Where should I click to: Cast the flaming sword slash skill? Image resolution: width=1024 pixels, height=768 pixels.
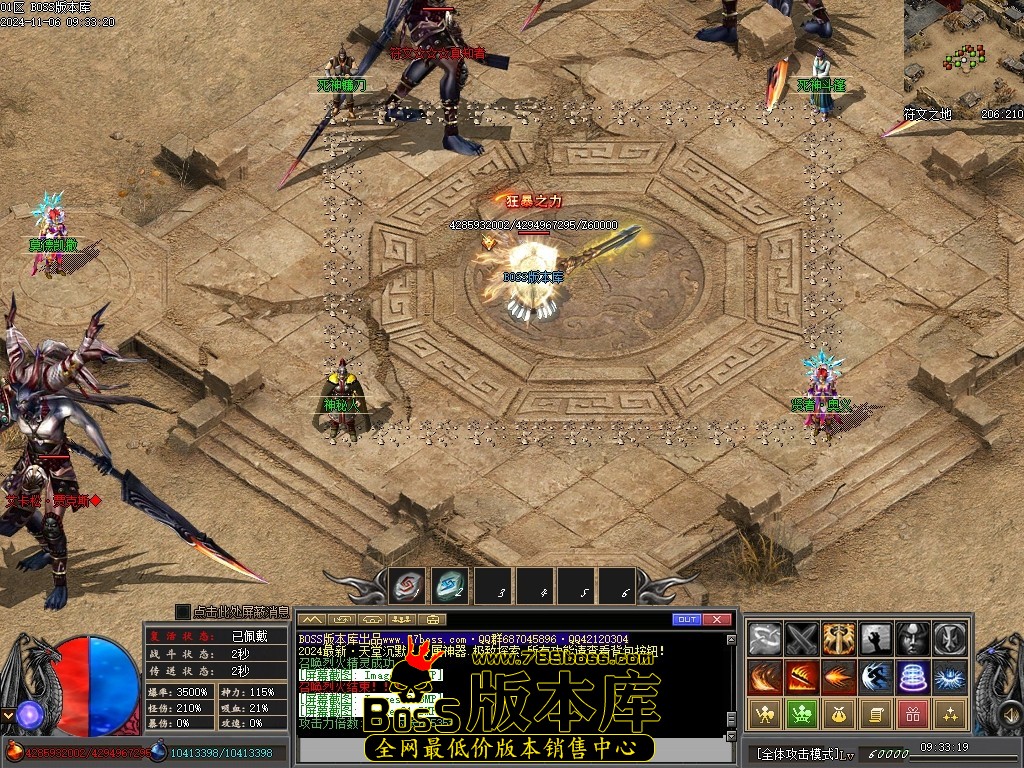pos(802,677)
